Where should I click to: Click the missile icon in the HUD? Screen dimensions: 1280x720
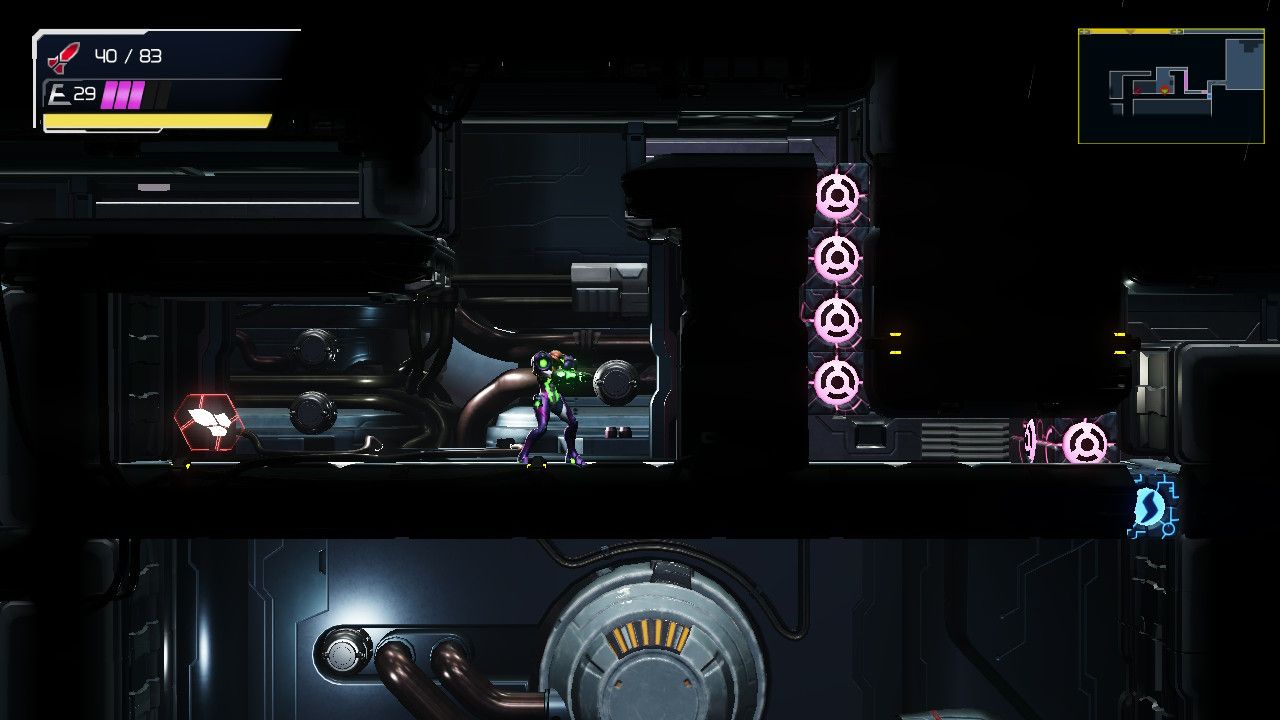tap(62, 56)
